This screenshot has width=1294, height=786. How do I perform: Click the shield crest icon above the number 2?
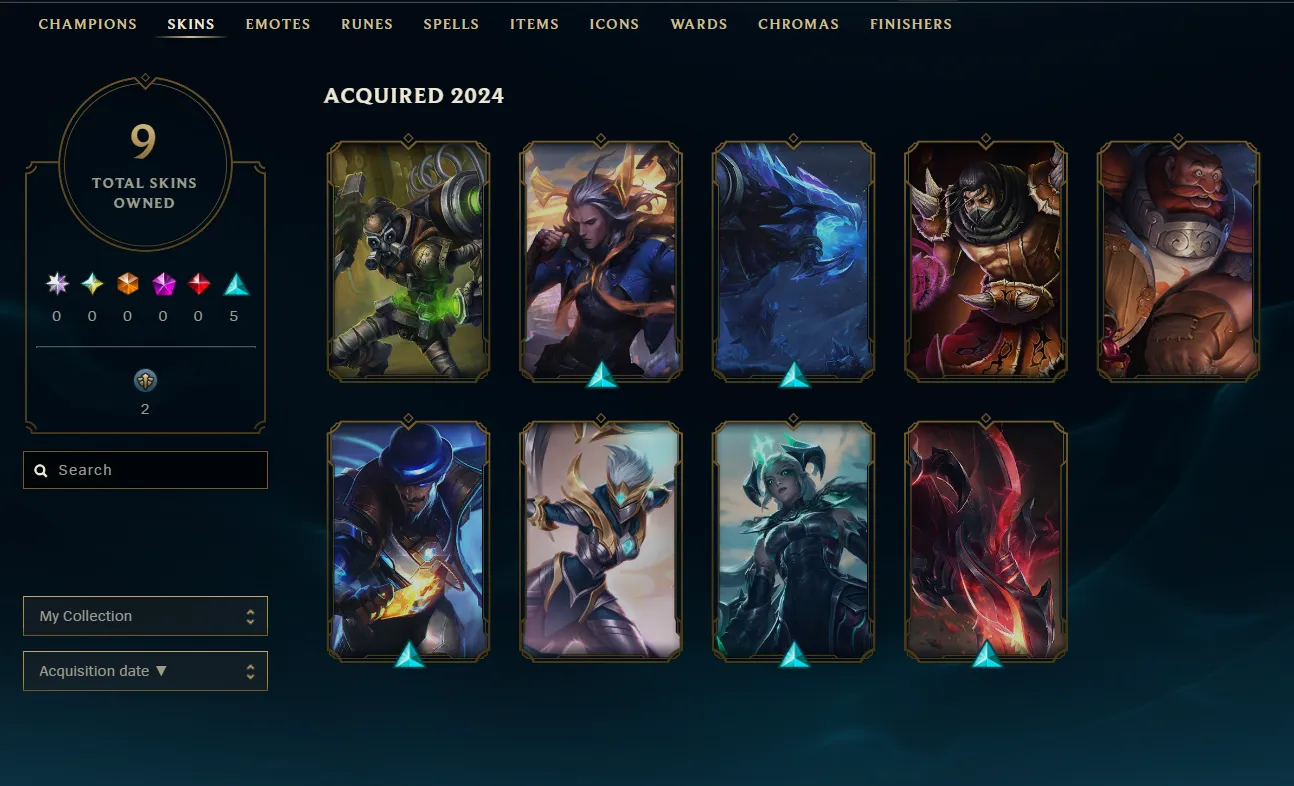click(x=145, y=380)
